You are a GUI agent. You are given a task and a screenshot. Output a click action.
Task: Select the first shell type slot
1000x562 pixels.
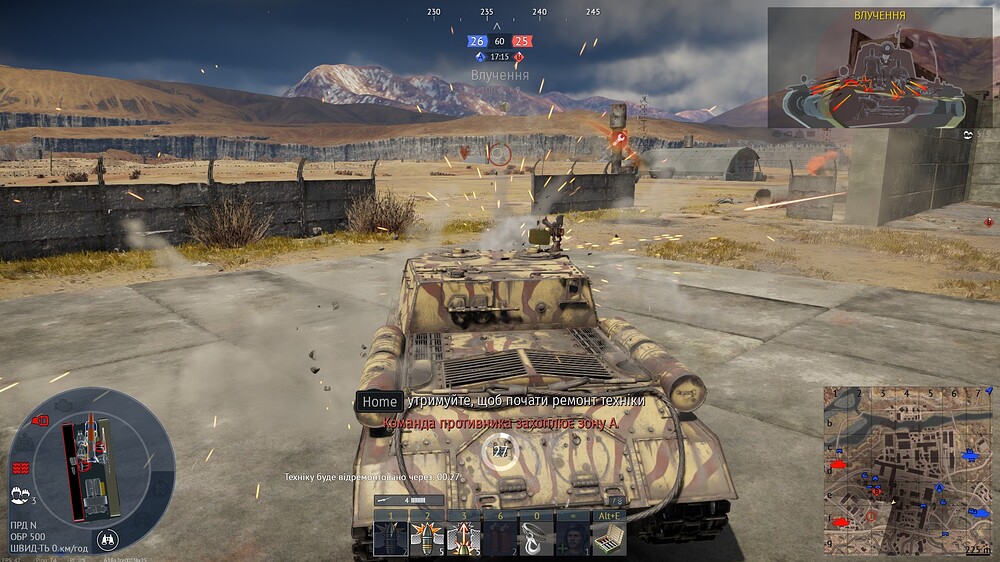coord(391,538)
